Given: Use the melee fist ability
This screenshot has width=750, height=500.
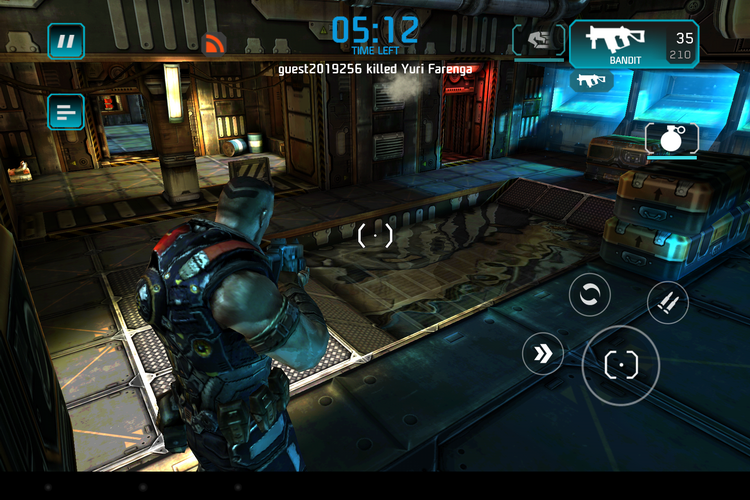Looking at the screenshot, I should pos(538,40).
